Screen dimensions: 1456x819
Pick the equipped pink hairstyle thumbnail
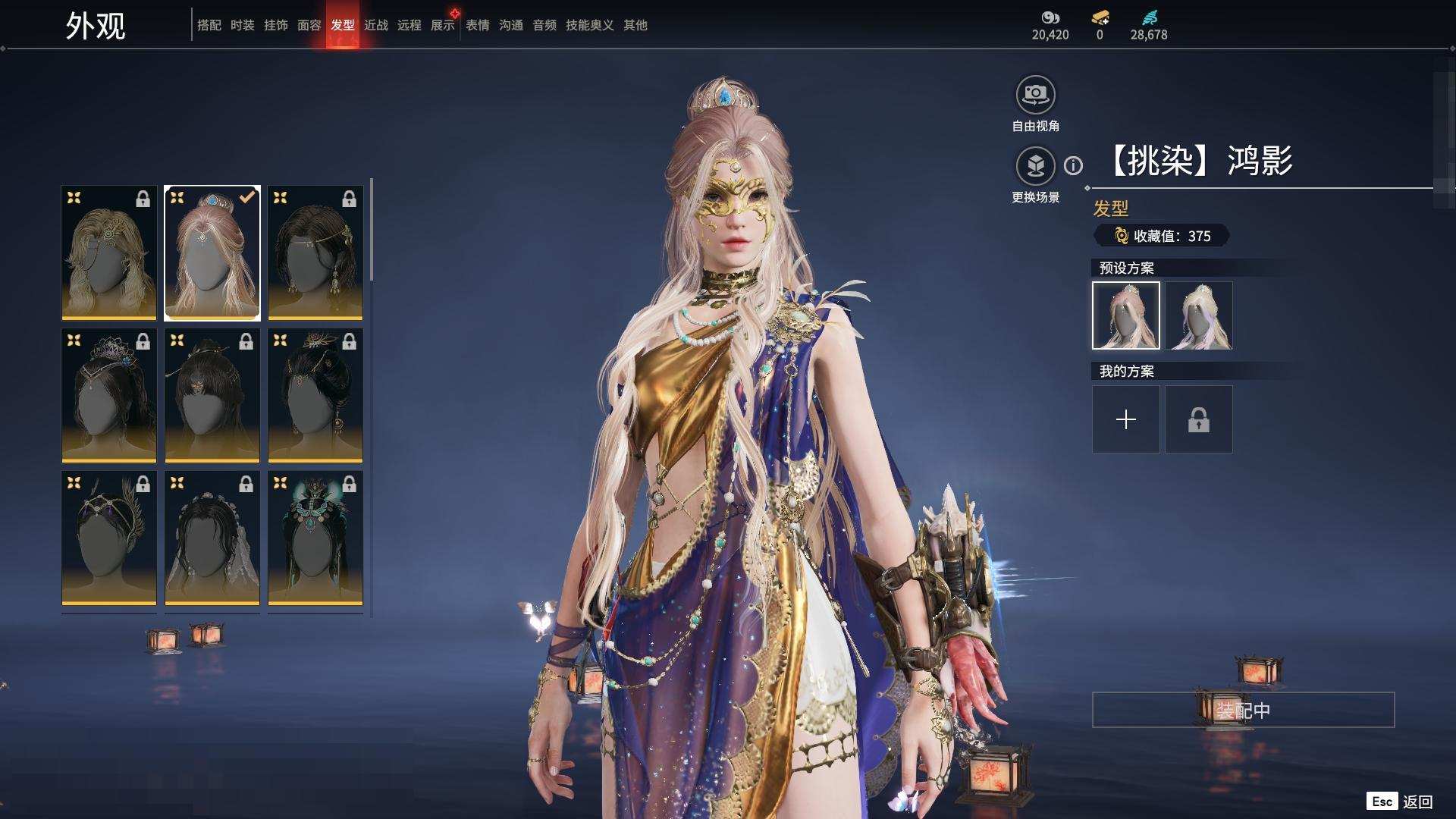[212, 253]
